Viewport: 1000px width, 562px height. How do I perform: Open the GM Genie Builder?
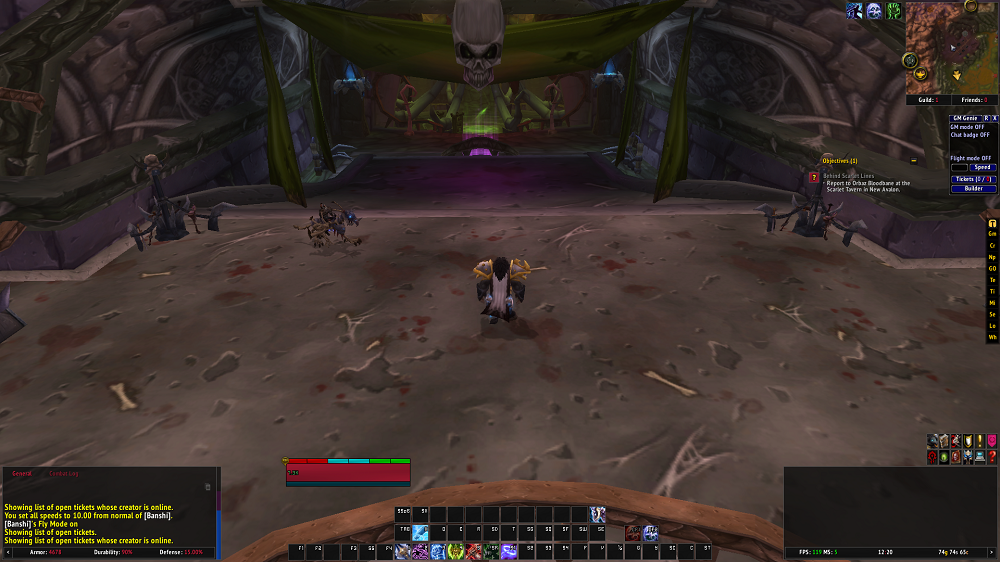[972, 188]
